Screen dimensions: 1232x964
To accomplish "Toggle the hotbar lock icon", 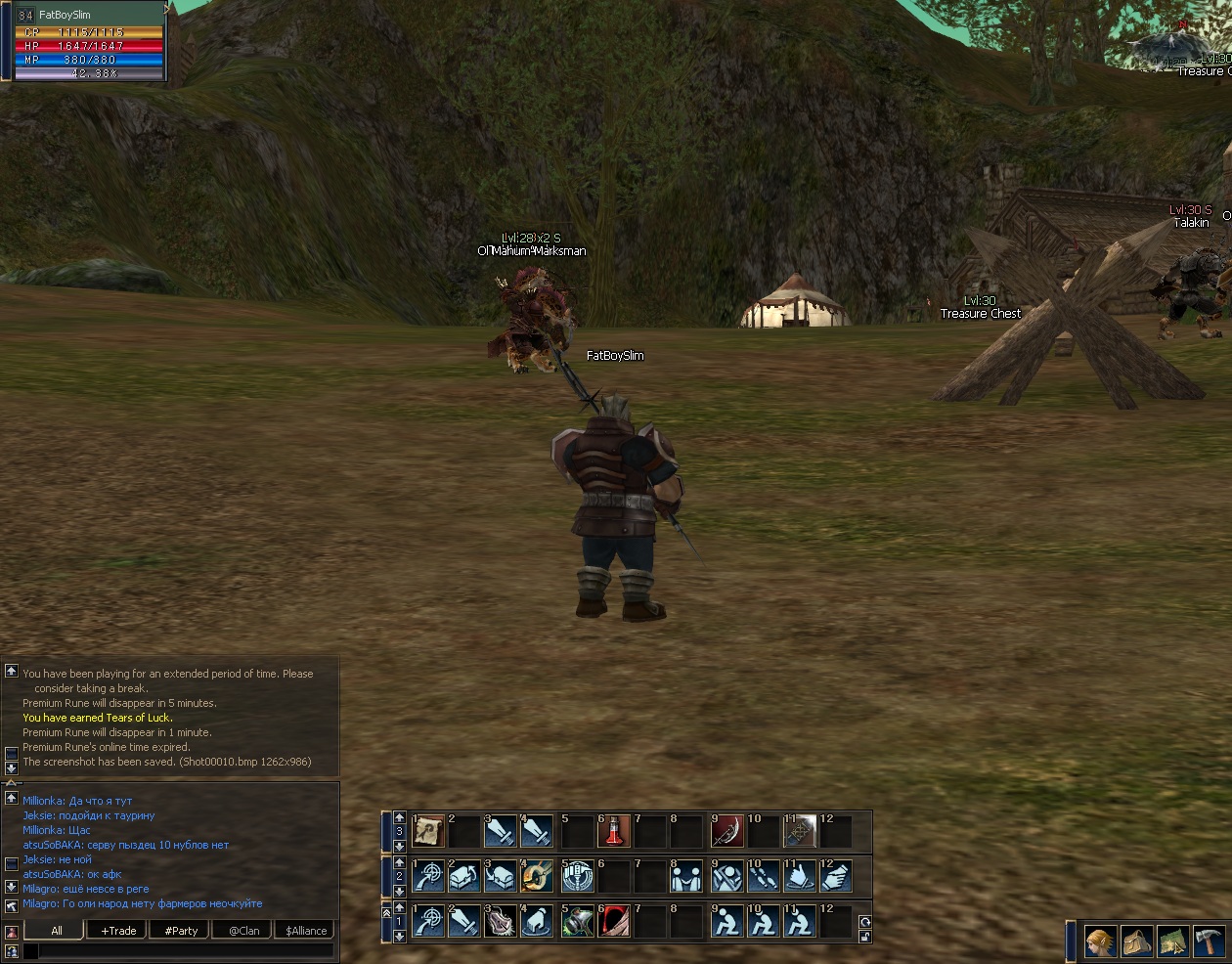I will click(864, 937).
